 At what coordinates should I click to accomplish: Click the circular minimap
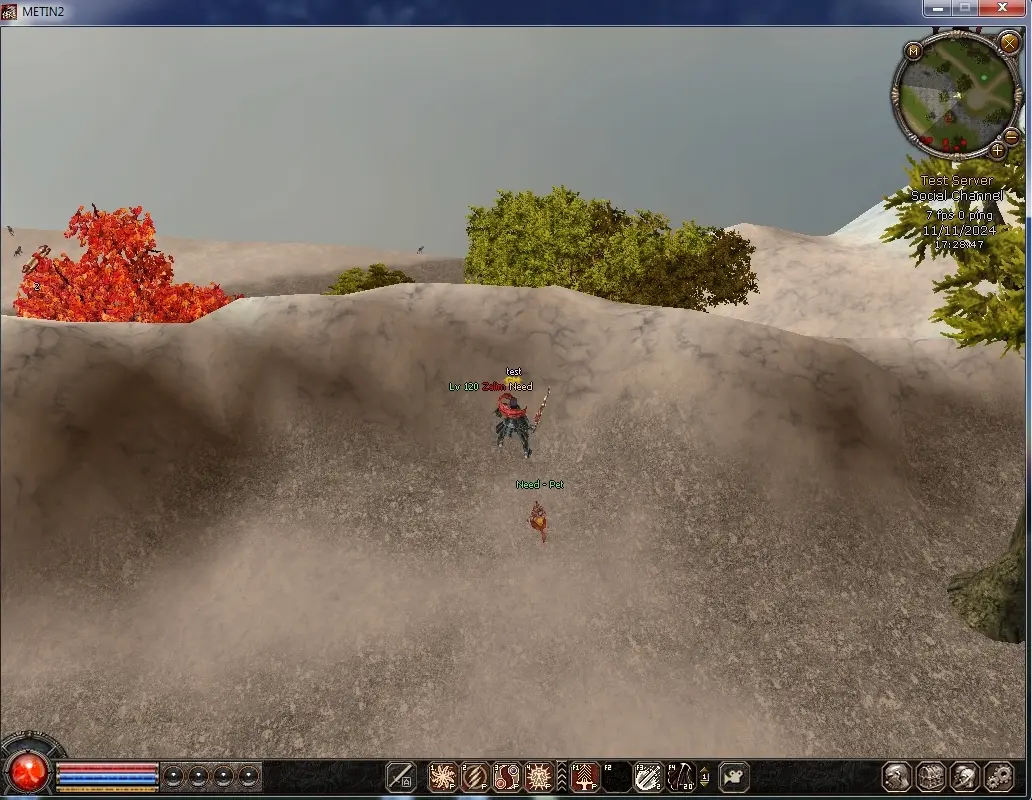955,92
